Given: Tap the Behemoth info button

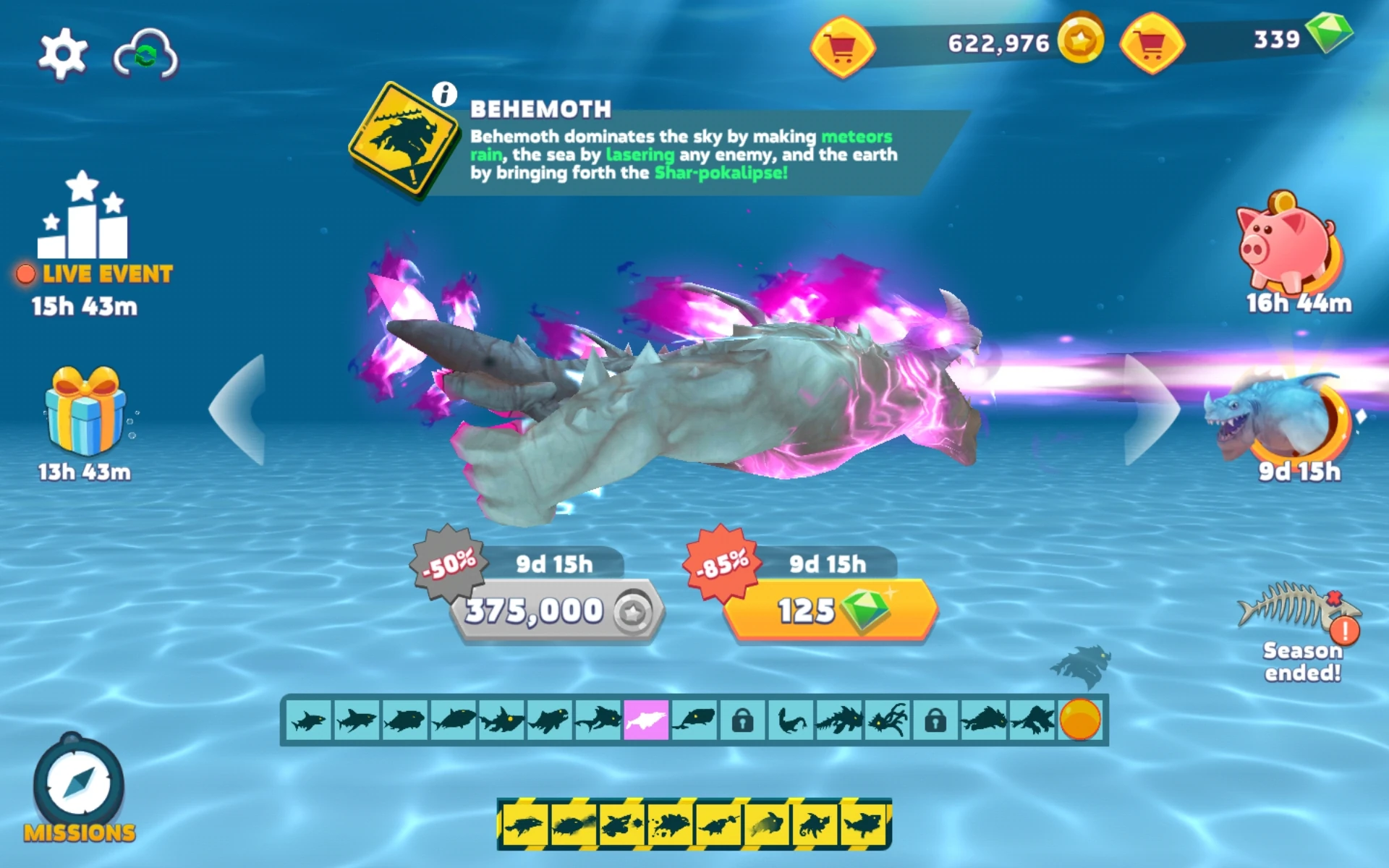Looking at the screenshot, I should point(443,93).
